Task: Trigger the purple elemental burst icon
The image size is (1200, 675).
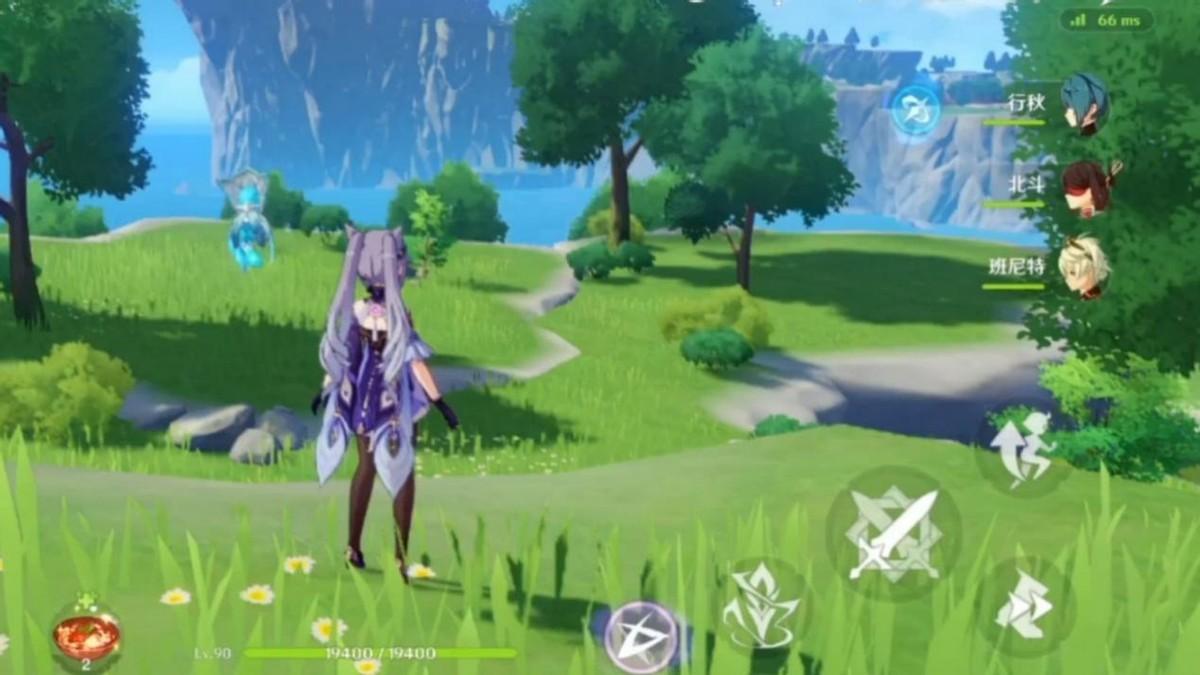Action: [x=640, y=636]
